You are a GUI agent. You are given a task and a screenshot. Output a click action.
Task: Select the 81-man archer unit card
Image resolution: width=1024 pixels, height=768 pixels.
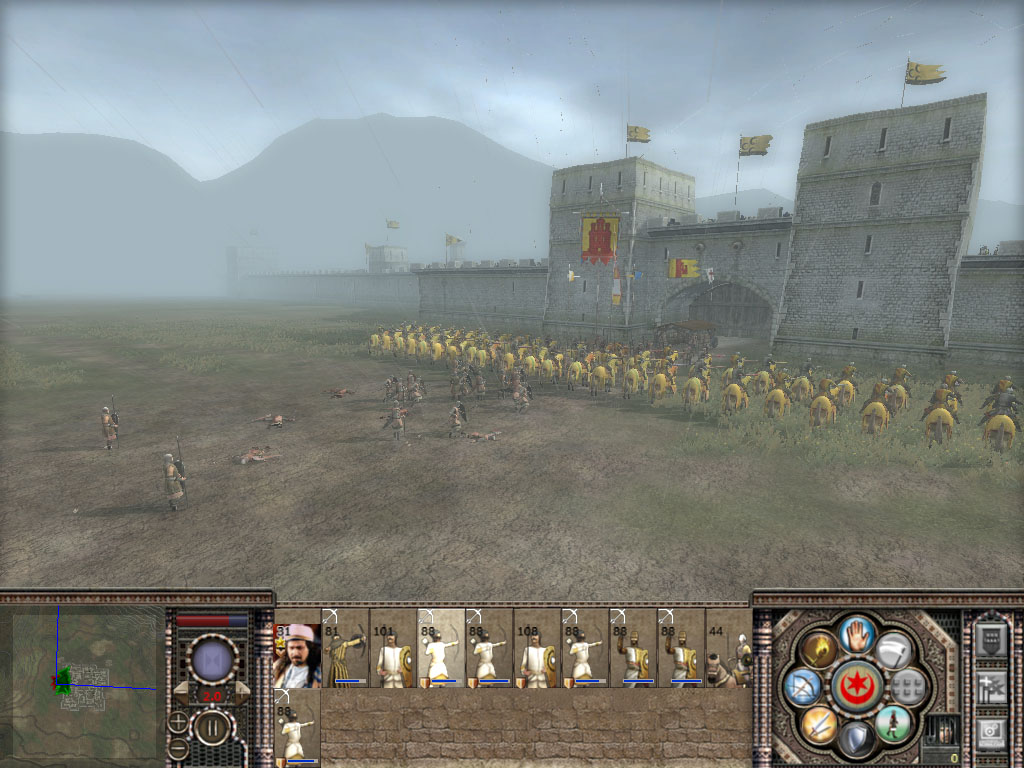click(346, 651)
